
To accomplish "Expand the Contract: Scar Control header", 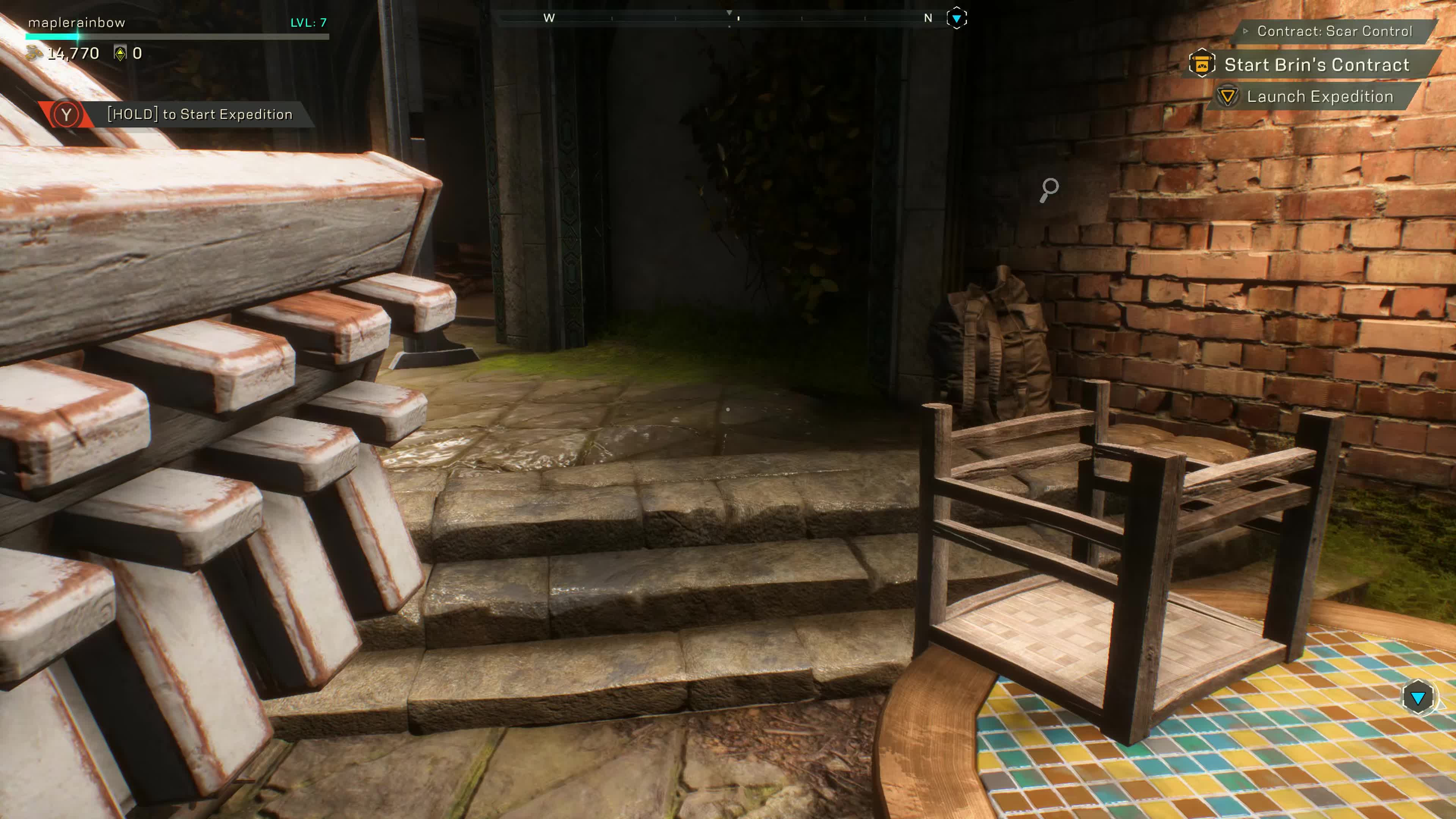I will click(x=1334, y=31).
